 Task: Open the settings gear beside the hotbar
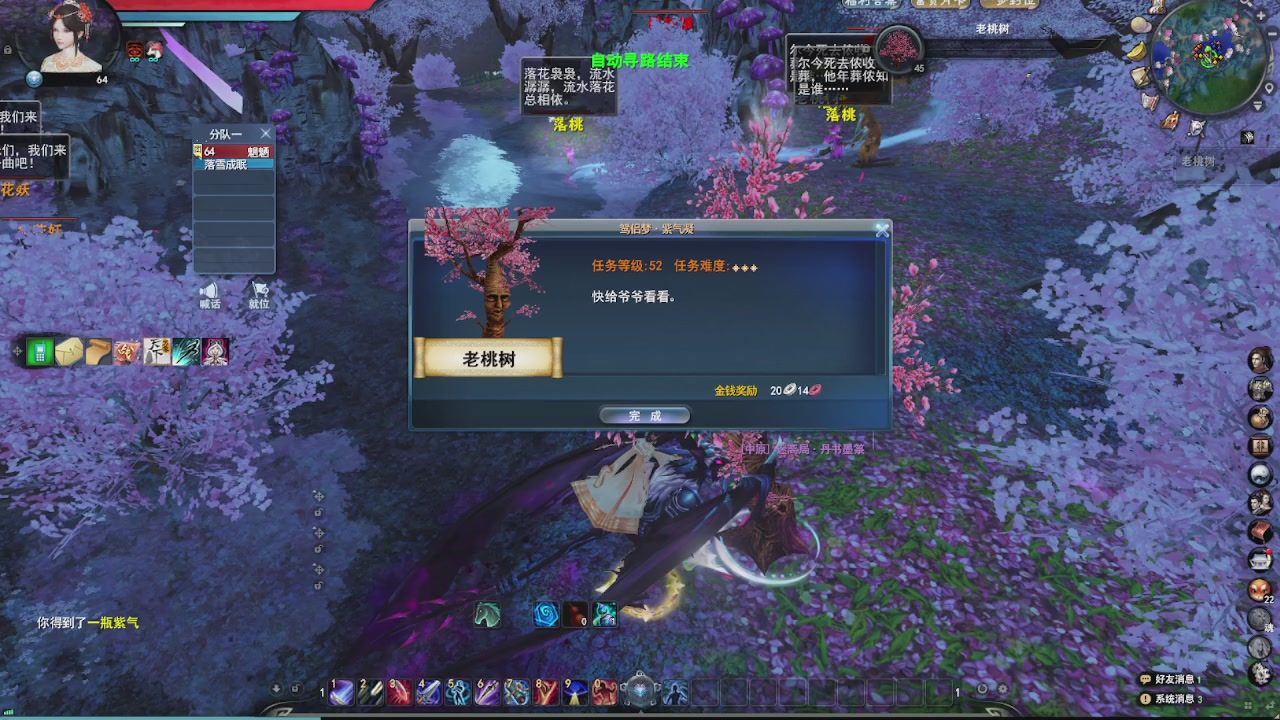click(x=1002, y=689)
